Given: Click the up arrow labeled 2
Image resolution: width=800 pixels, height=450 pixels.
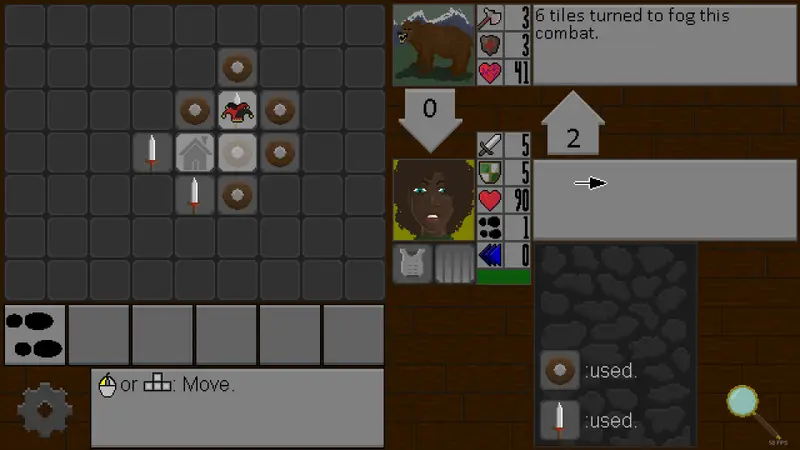Looking at the screenshot, I should coord(573,125).
